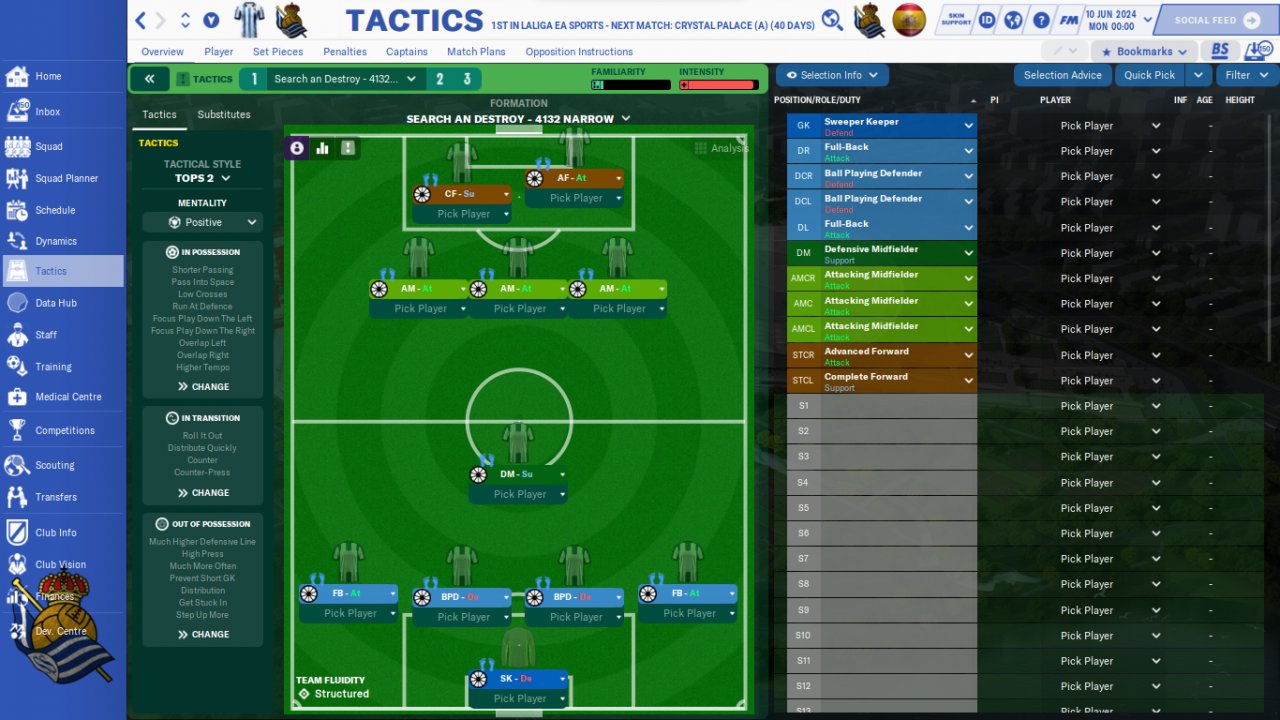Open the Bookmarks menu

pyautogui.click(x=1145, y=52)
